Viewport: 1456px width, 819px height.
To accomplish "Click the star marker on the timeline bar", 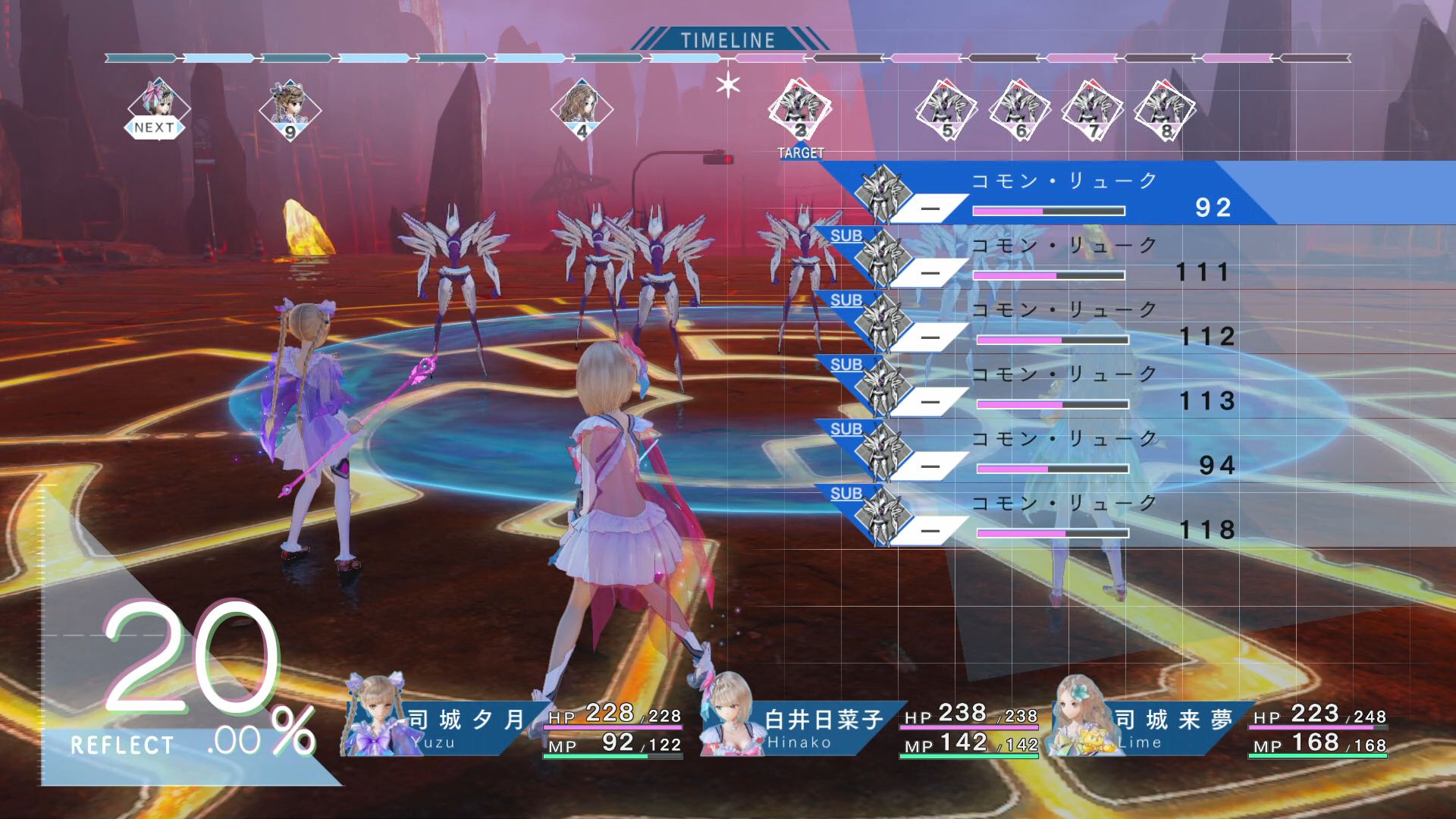I will pos(728,86).
